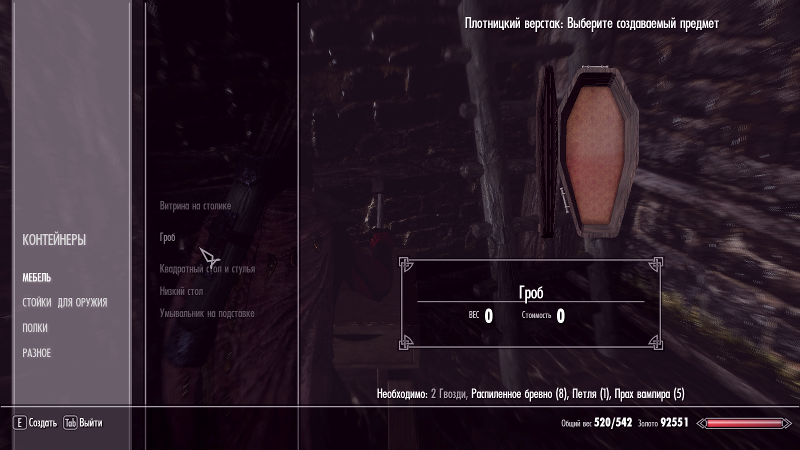Select the МЕБЕЛЬ category
The width and height of the screenshot is (800, 450).
point(37,278)
